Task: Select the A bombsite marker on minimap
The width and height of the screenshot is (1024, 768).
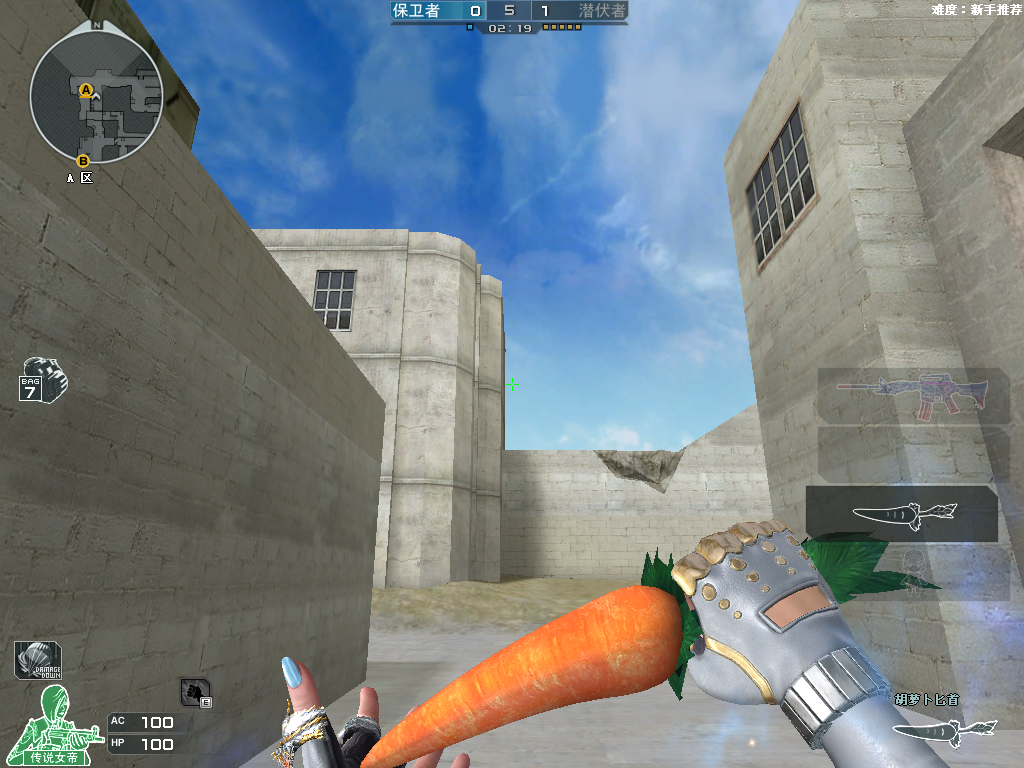Action: (x=86, y=90)
